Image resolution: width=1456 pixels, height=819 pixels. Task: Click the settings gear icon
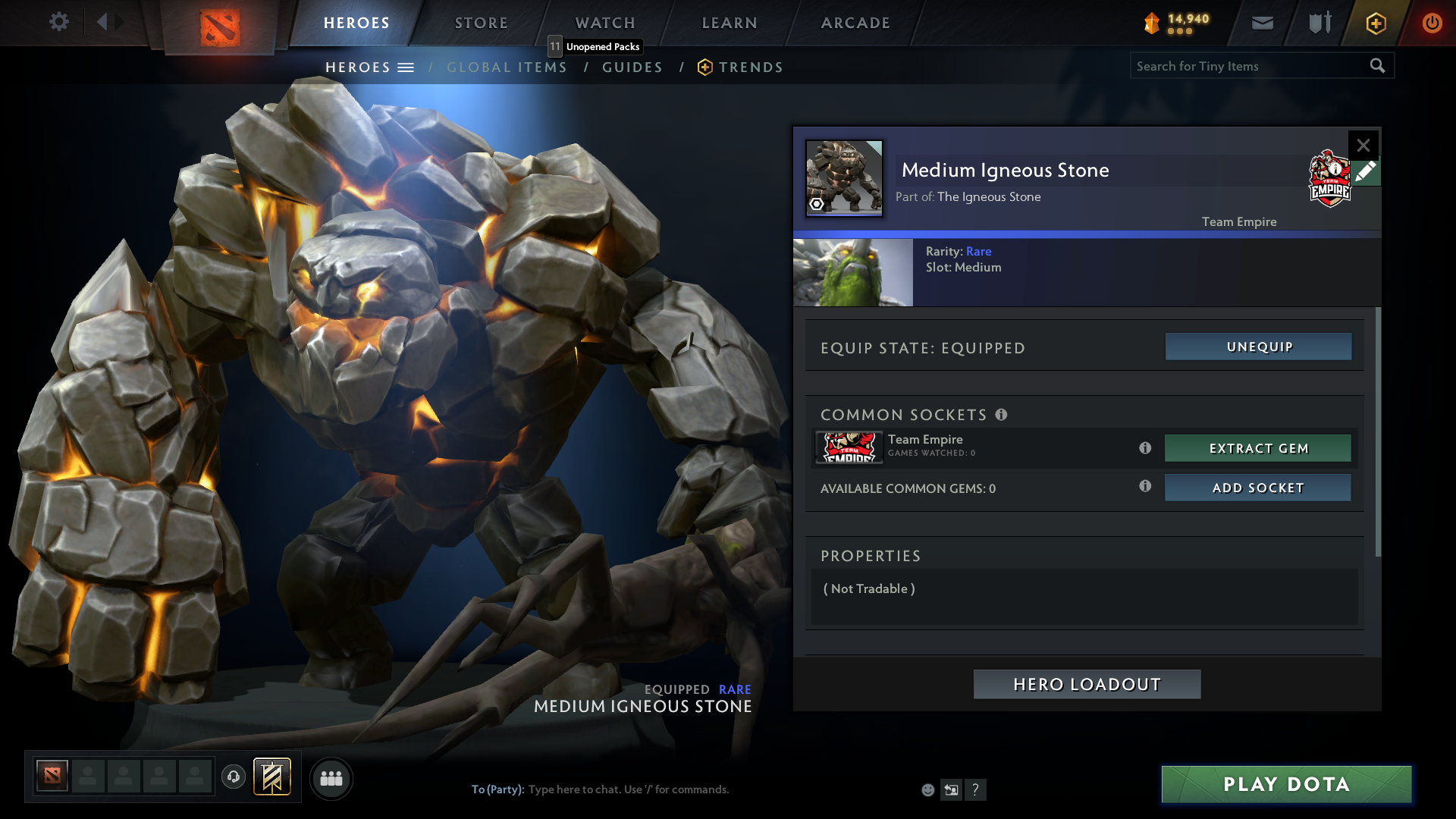click(59, 22)
